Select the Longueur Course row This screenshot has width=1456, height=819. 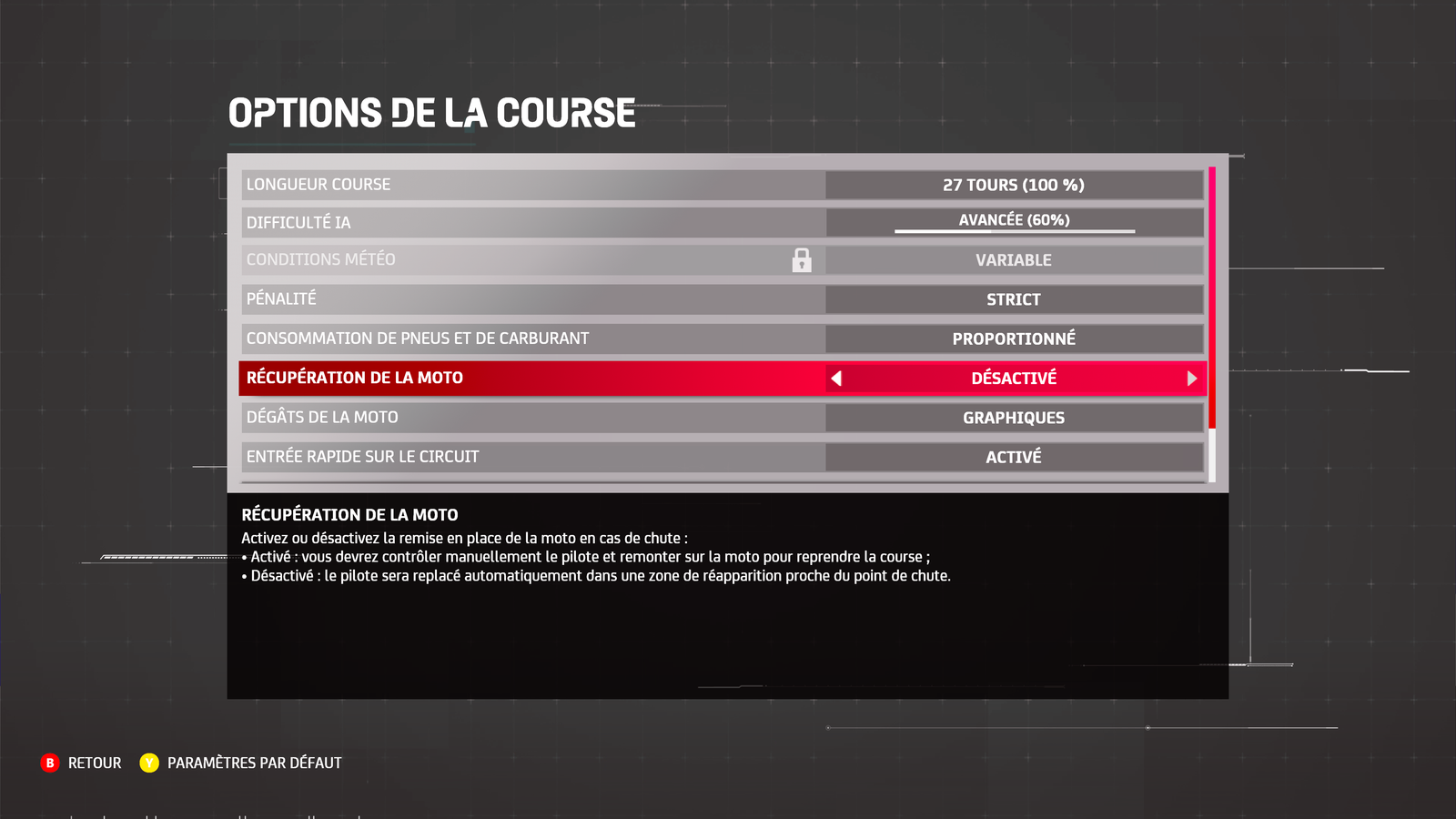coord(533,185)
